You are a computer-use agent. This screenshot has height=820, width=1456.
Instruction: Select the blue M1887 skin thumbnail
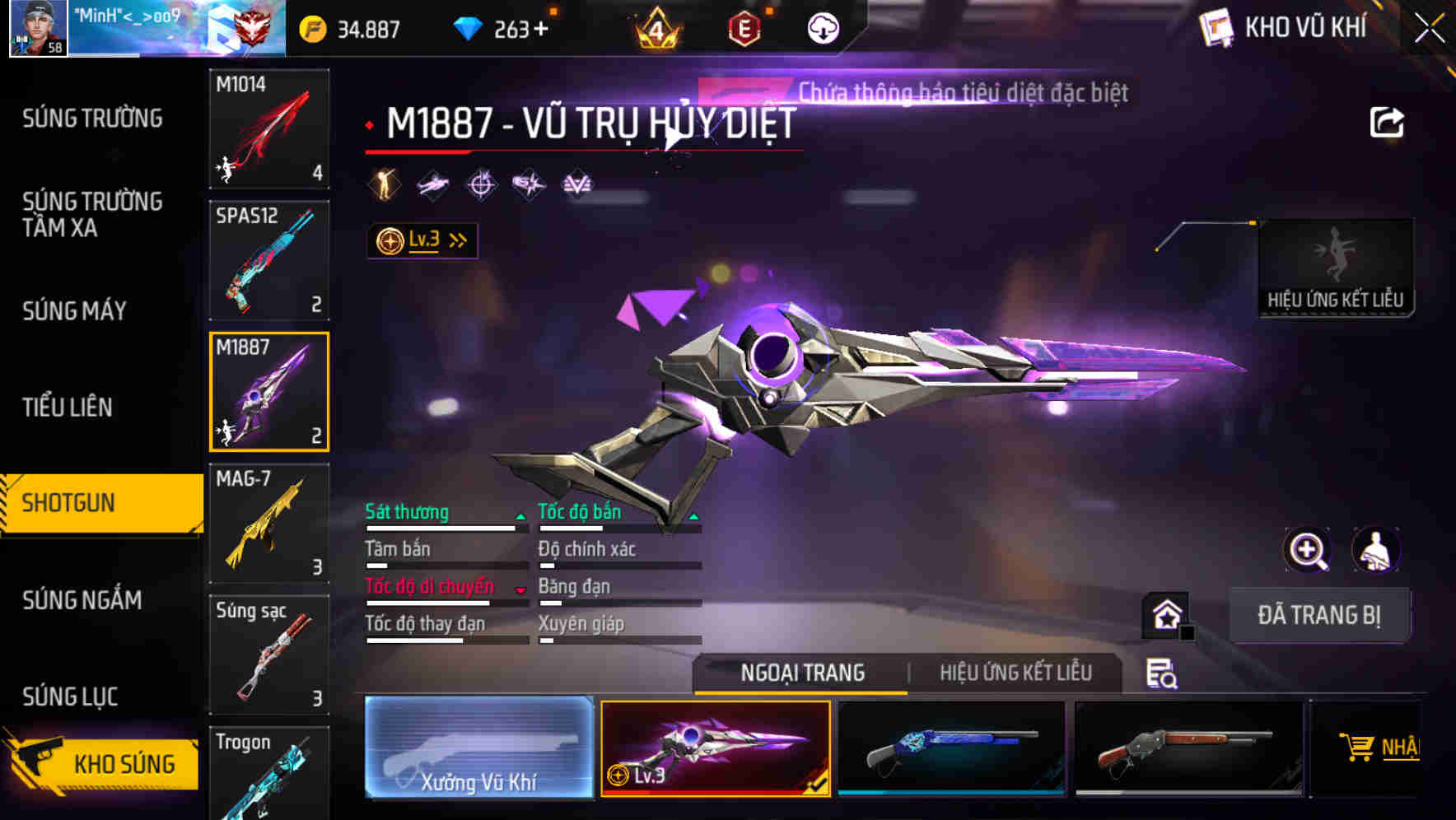pyautogui.click(x=953, y=748)
